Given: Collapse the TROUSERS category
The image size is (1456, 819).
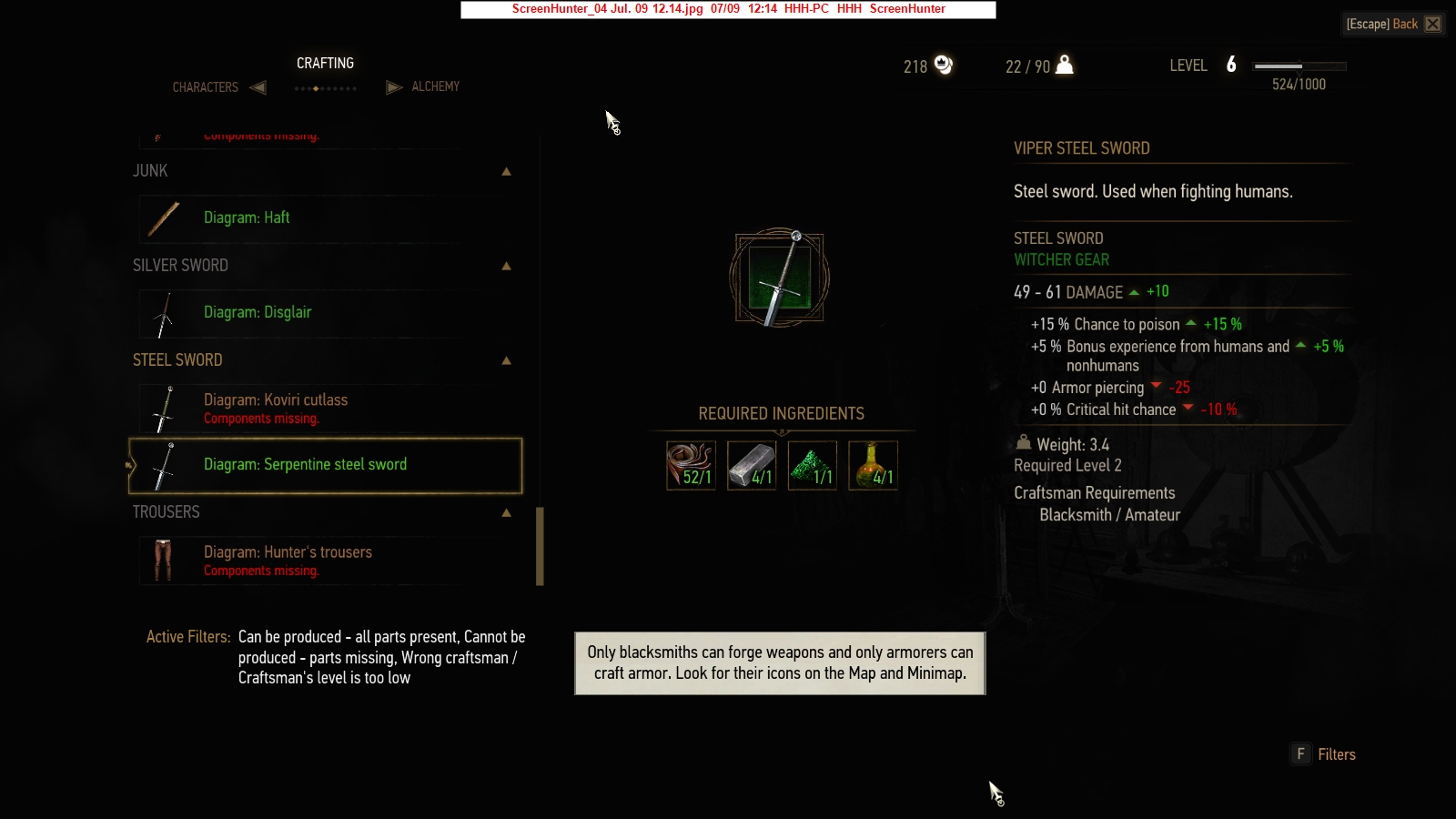Looking at the screenshot, I should 506,512.
